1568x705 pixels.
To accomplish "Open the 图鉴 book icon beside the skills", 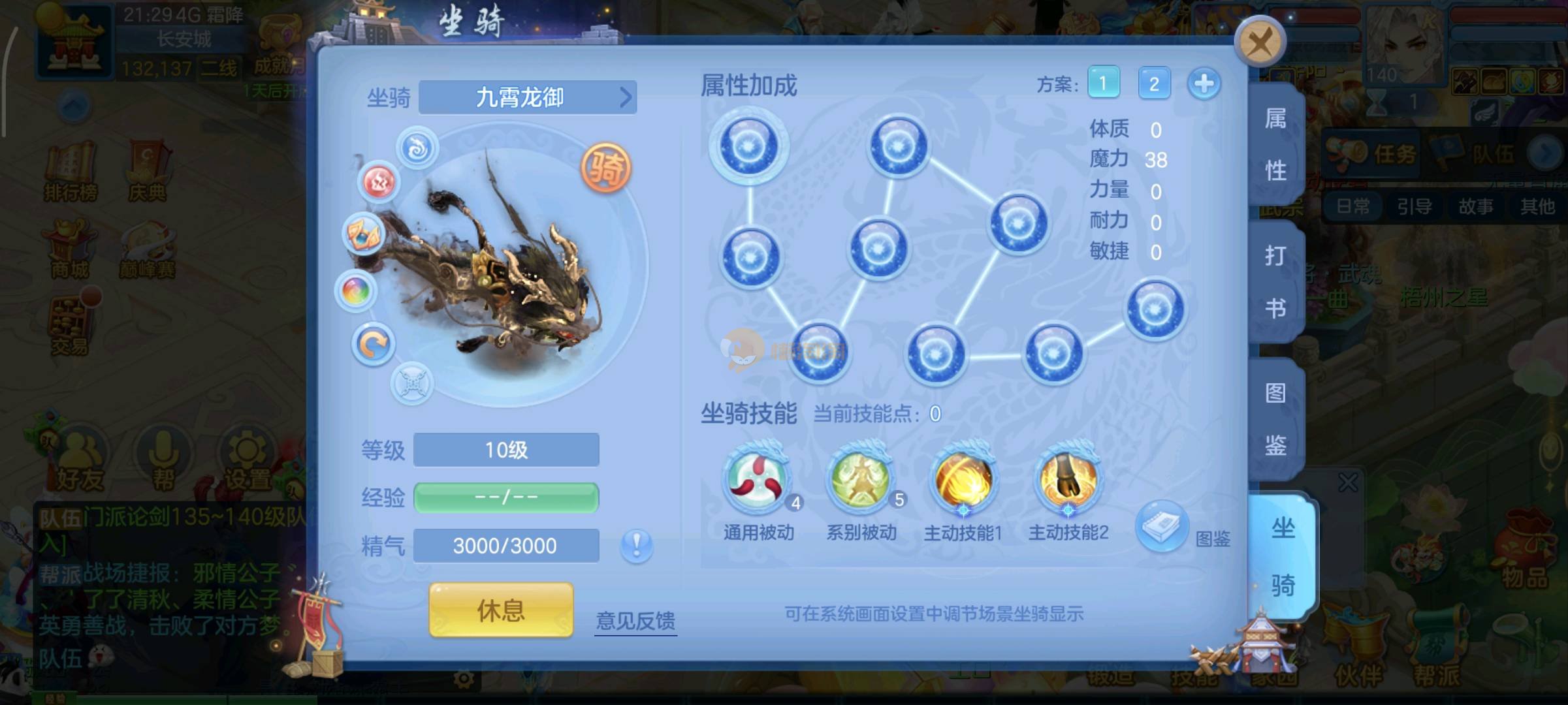I will [1161, 526].
